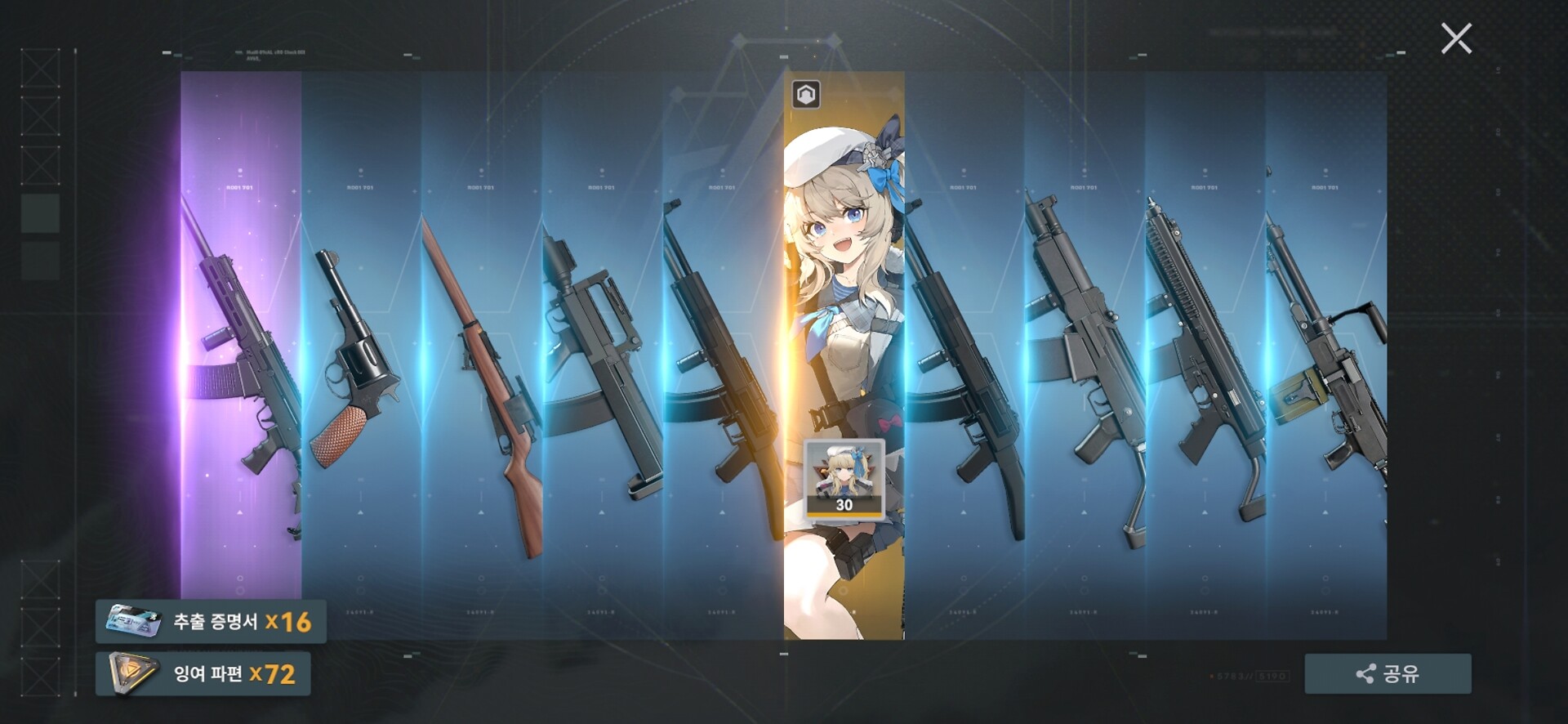View the 잉여 파편 x72 reward item

coord(203,673)
